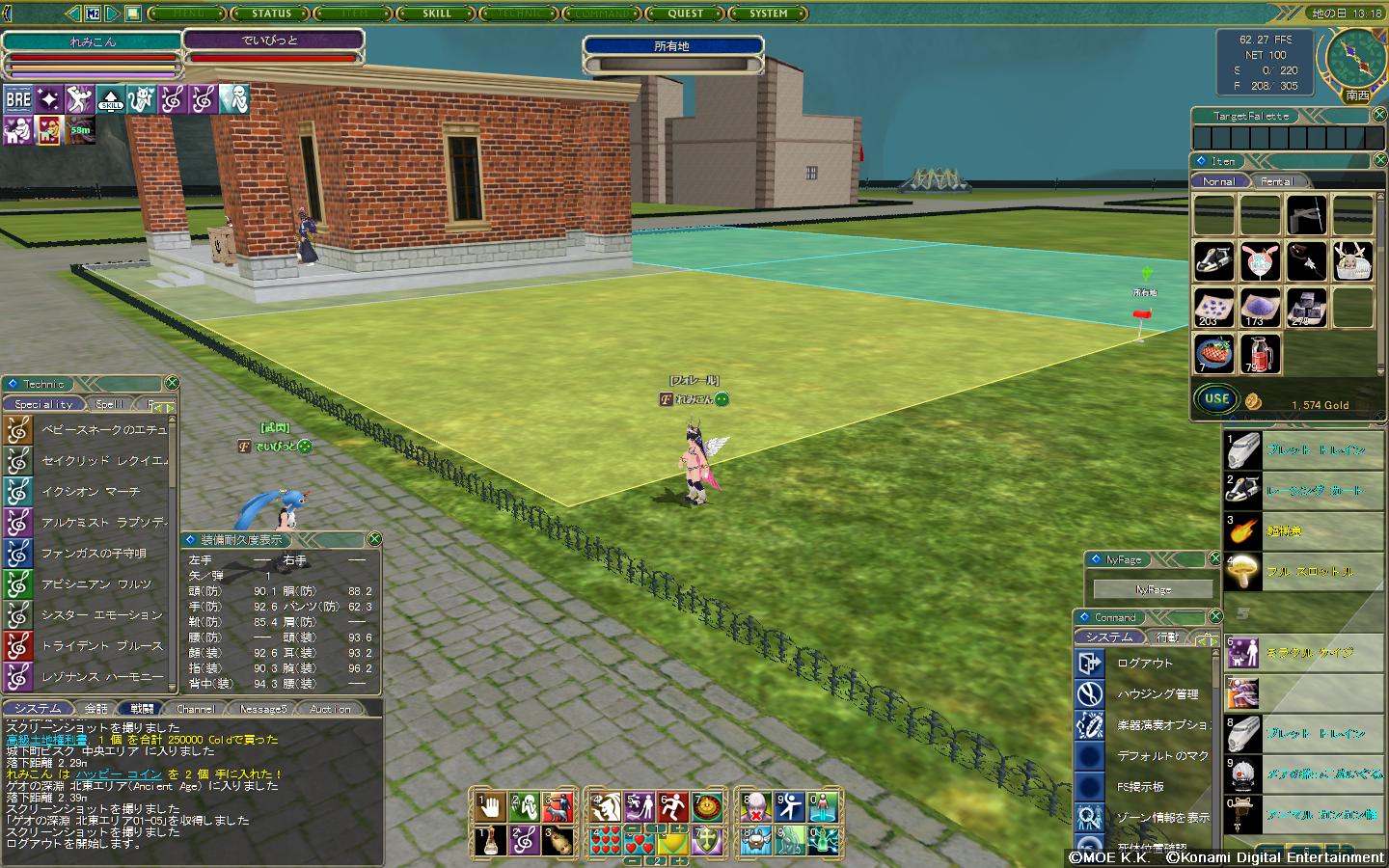Switch to the Spell tab in Technic
The image size is (1389, 868).
click(109, 404)
